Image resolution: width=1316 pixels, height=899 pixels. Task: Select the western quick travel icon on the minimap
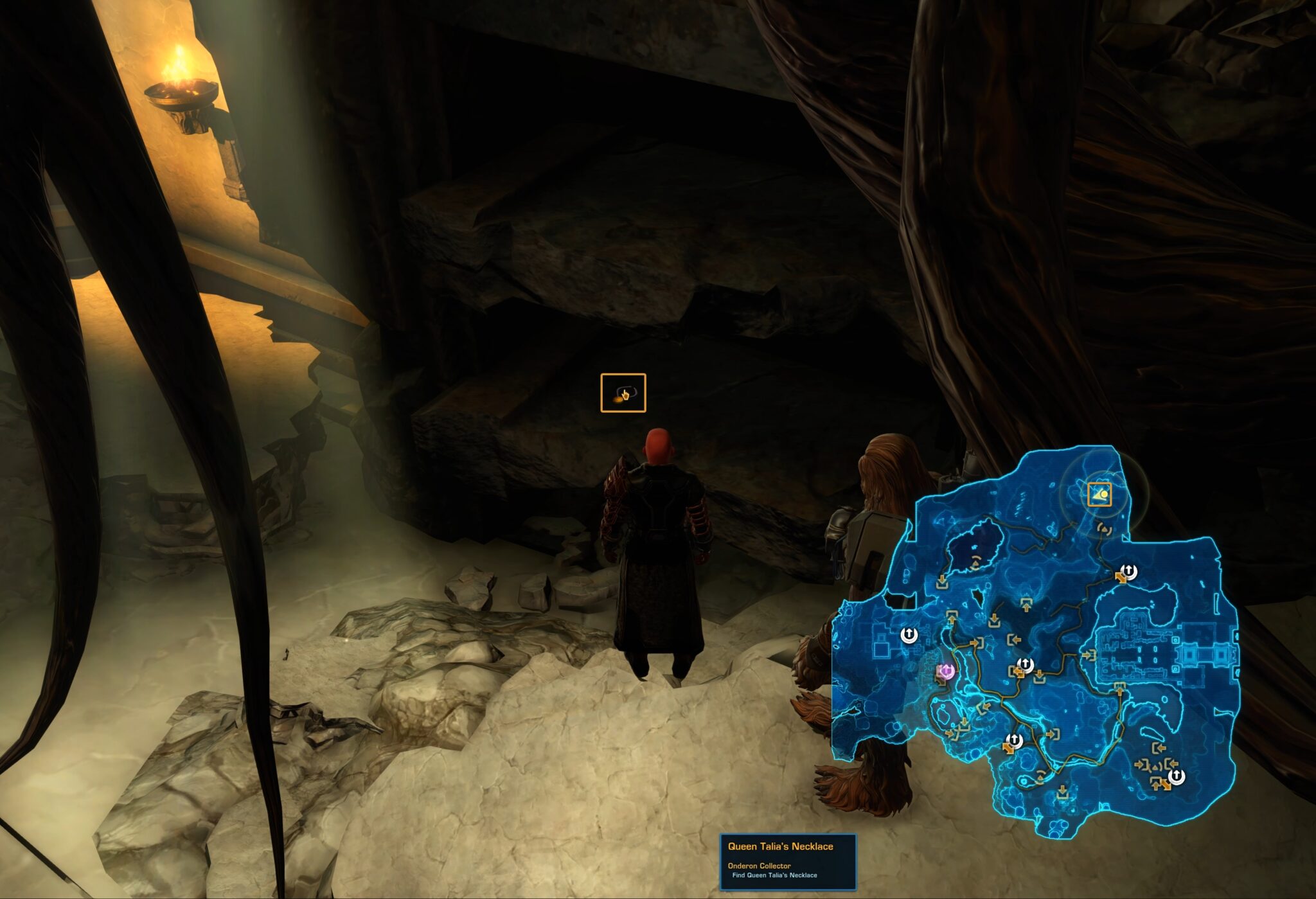pos(909,634)
